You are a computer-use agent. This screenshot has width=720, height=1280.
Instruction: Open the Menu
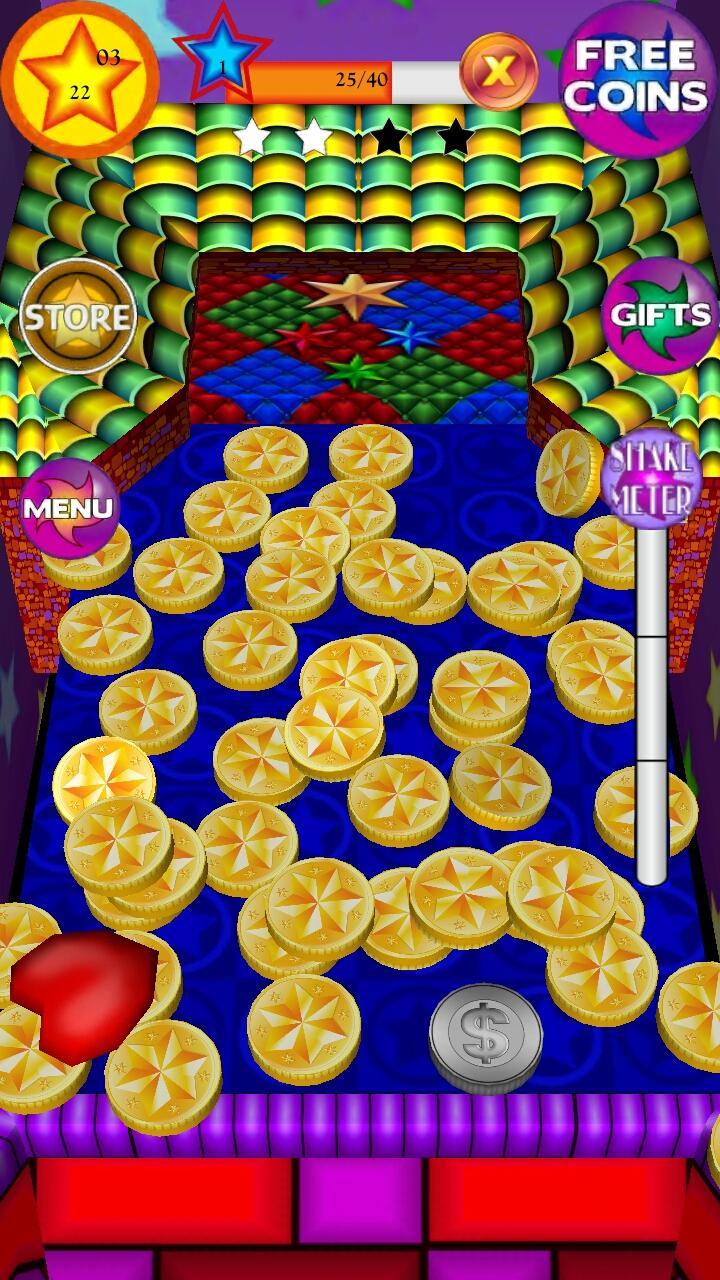point(68,507)
